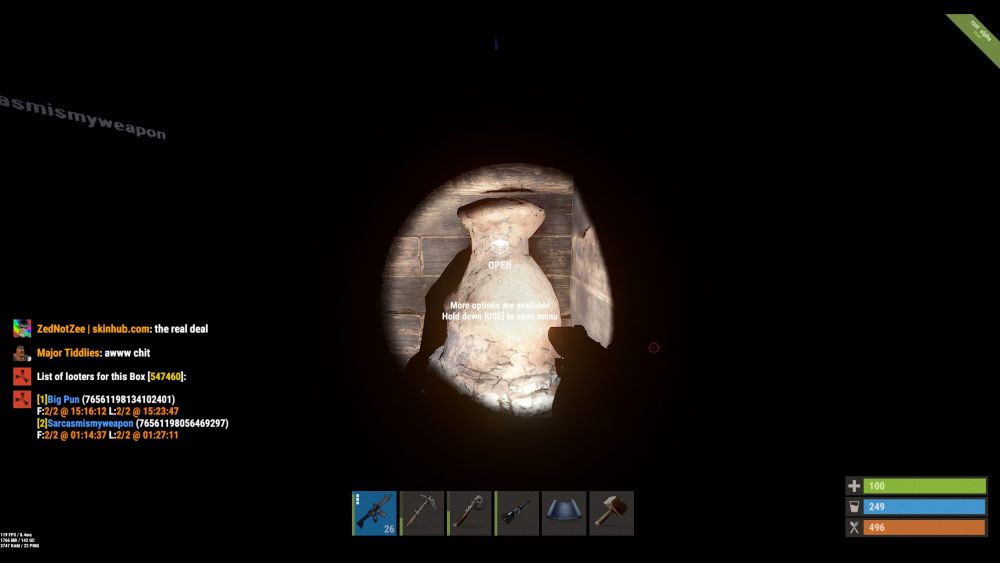Choose the salvaged axe hotbar slot
The height and width of the screenshot is (563, 1000).
click(470, 513)
